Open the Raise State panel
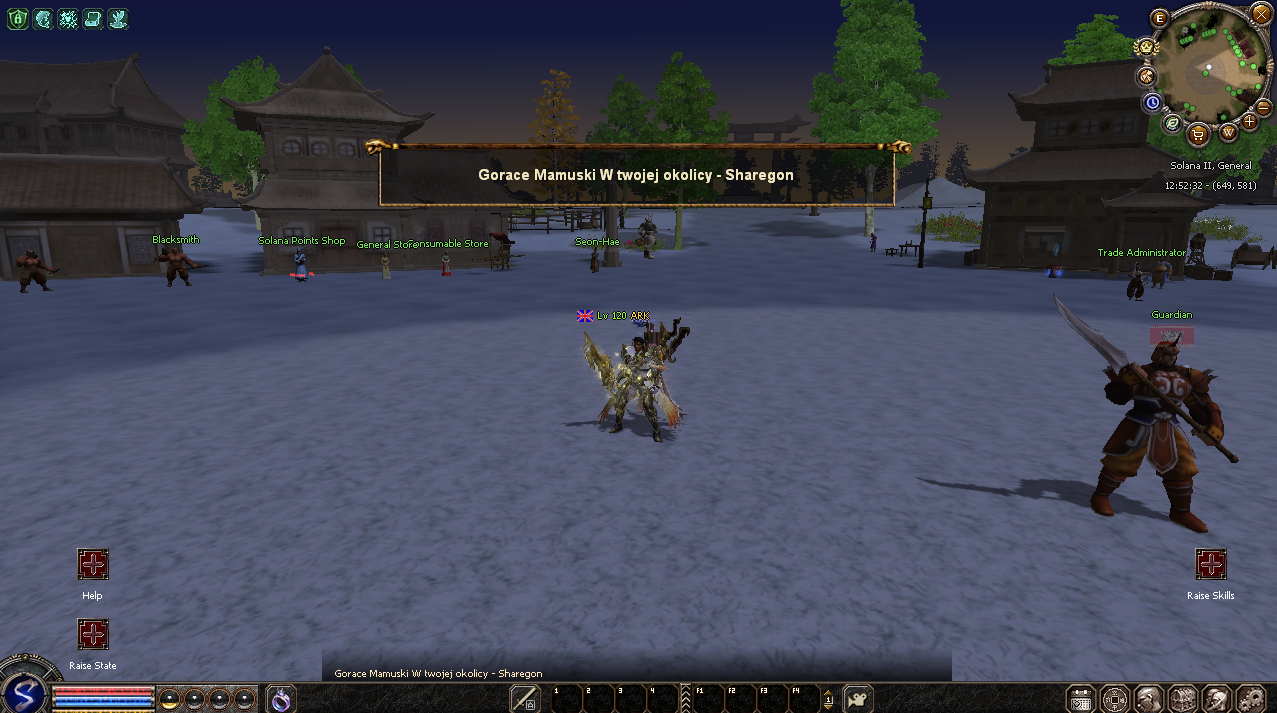1277x713 pixels. (93, 634)
